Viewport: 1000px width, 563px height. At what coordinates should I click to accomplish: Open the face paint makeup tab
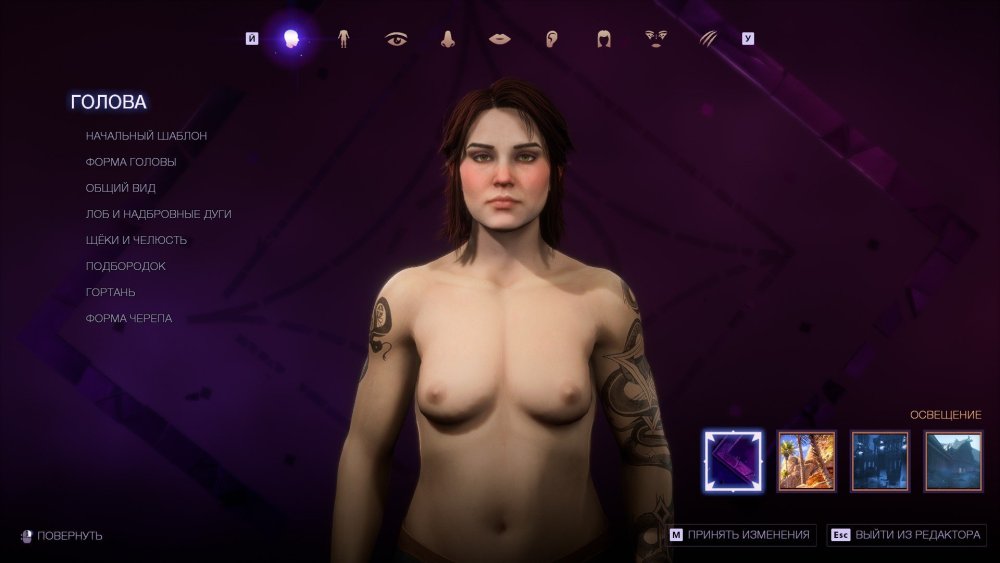pos(656,39)
